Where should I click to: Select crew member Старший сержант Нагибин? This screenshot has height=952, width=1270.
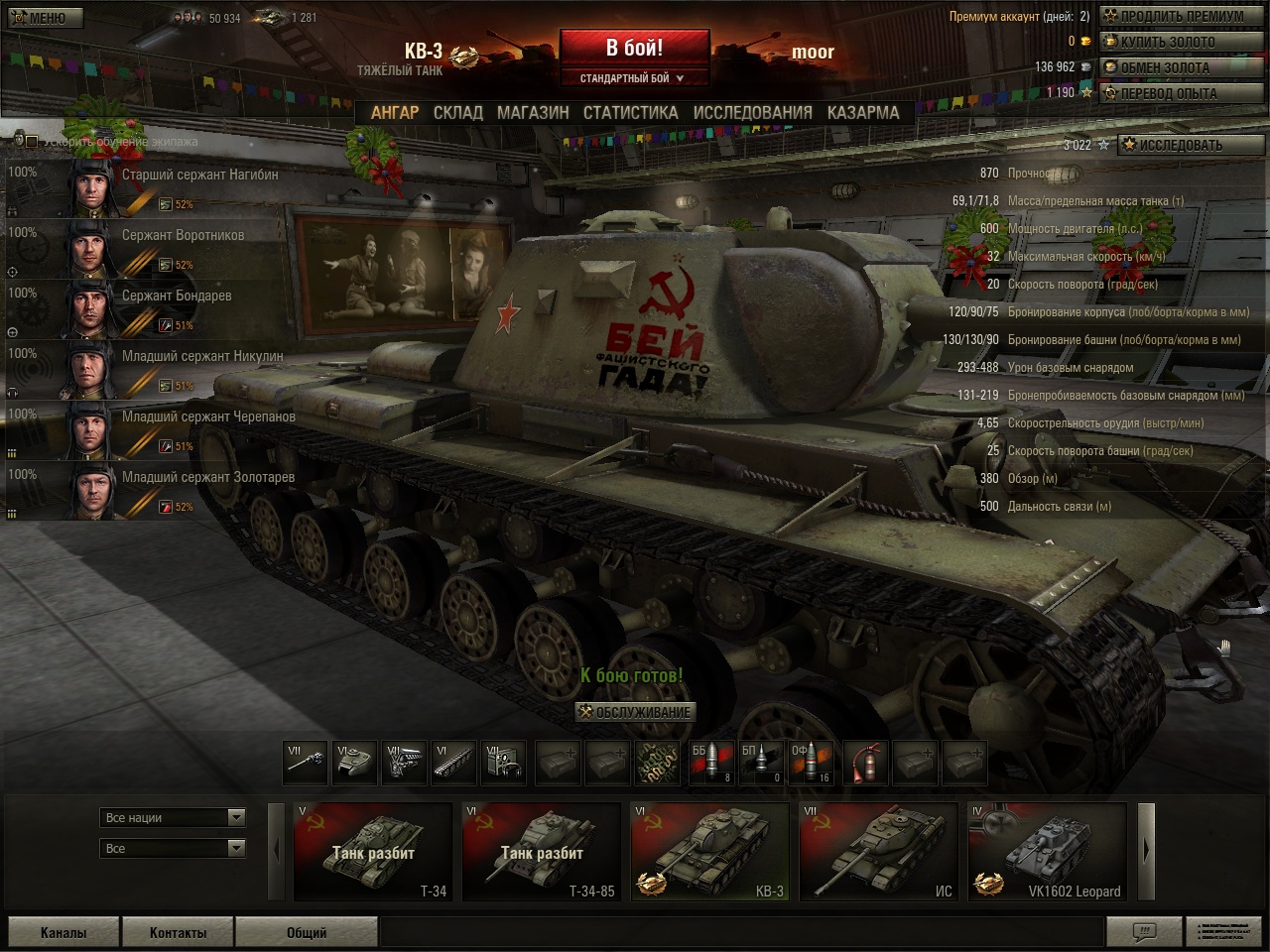click(x=198, y=176)
